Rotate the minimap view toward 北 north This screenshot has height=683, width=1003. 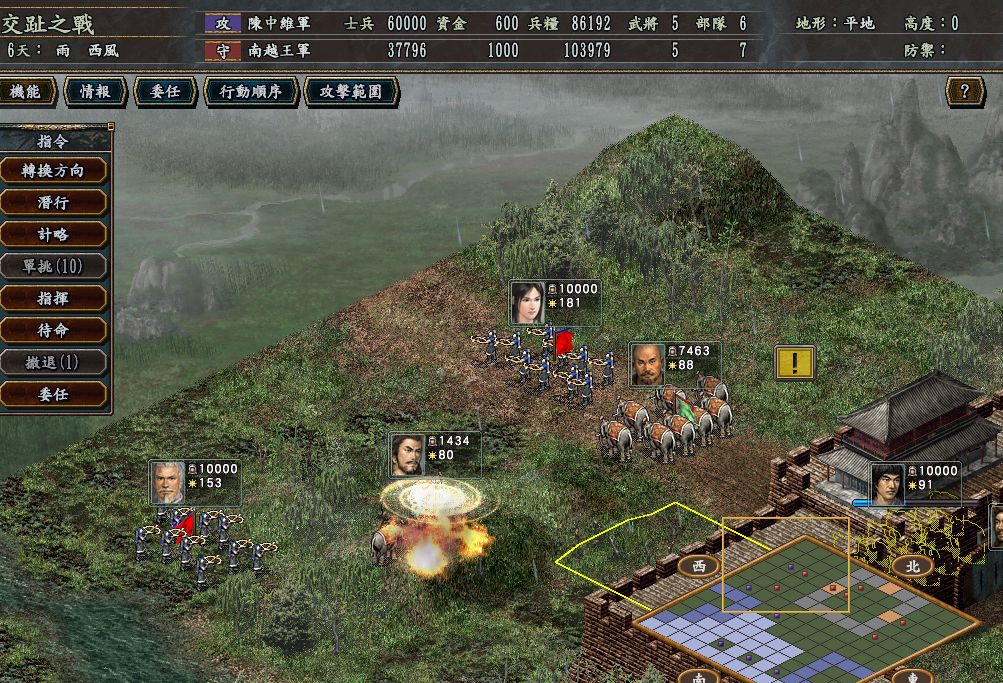click(912, 566)
